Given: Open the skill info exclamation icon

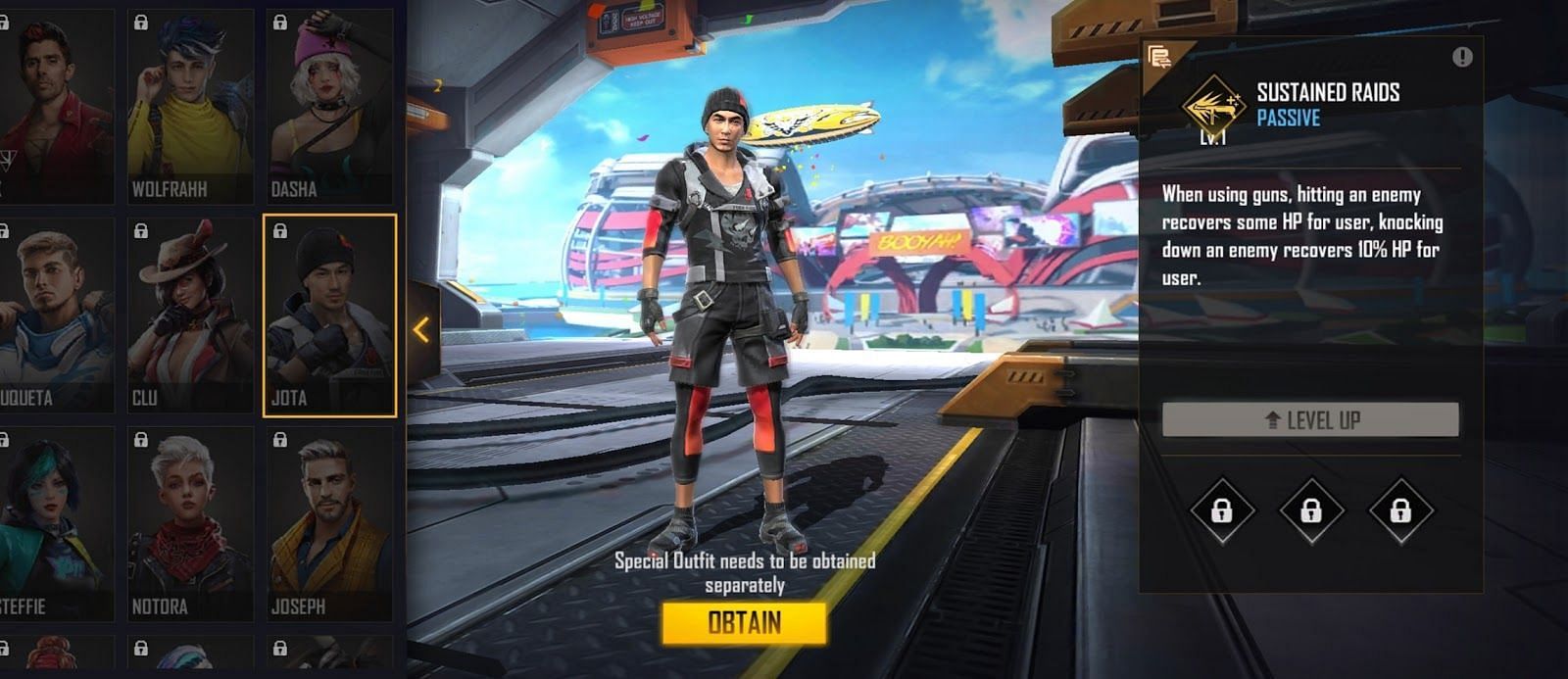Looking at the screenshot, I should click(1462, 58).
